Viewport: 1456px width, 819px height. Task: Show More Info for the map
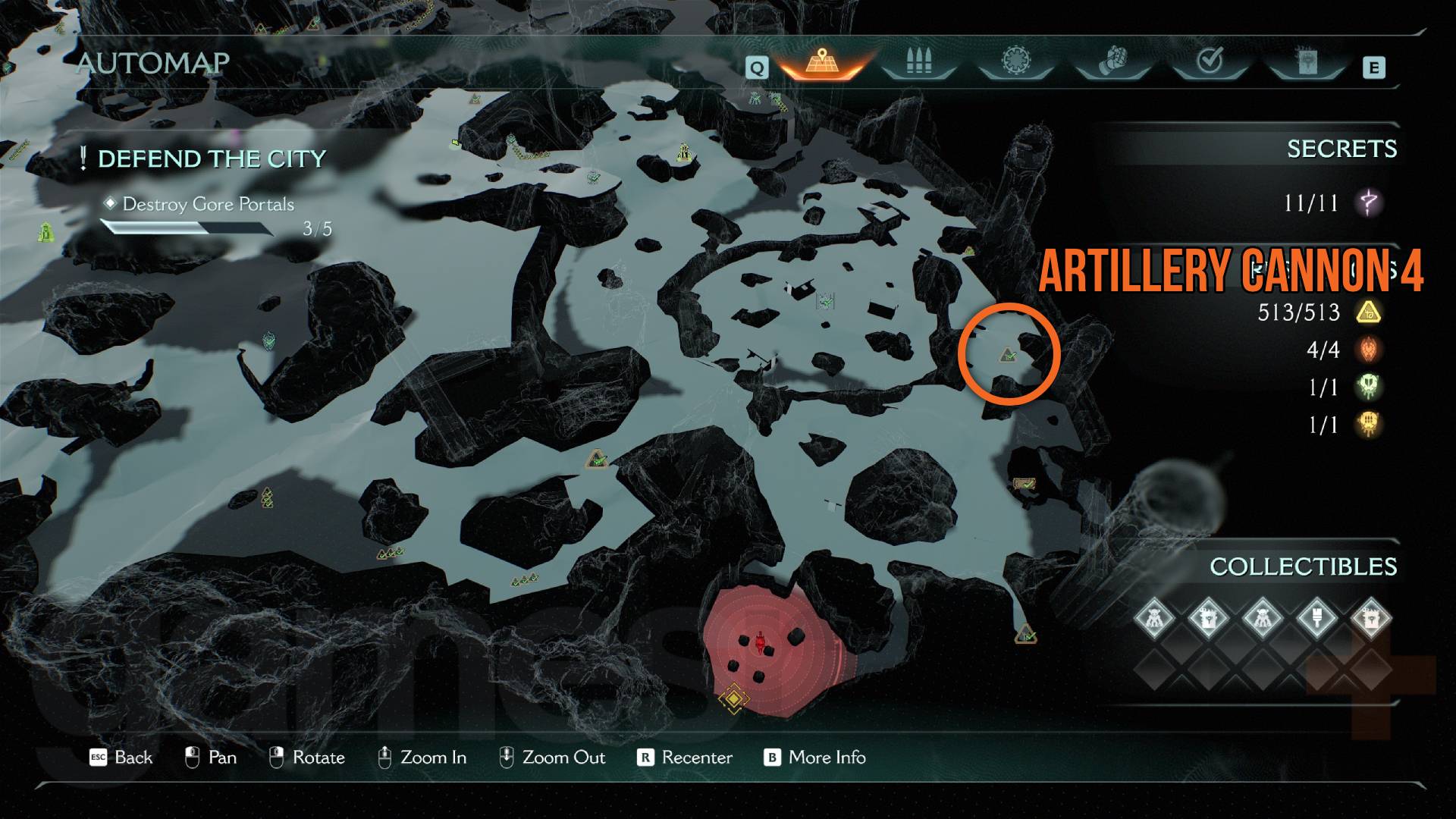[814, 758]
